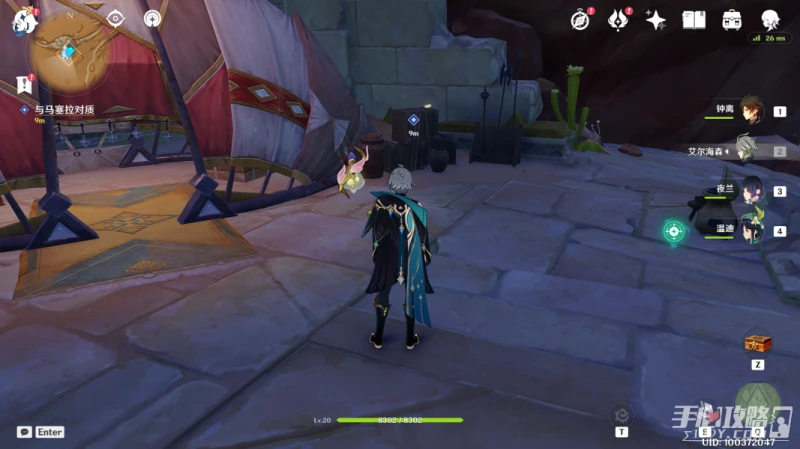Image resolution: width=800 pixels, height=449 pixels.
Task: Use the treasure chest gadget
Action: 757,344
